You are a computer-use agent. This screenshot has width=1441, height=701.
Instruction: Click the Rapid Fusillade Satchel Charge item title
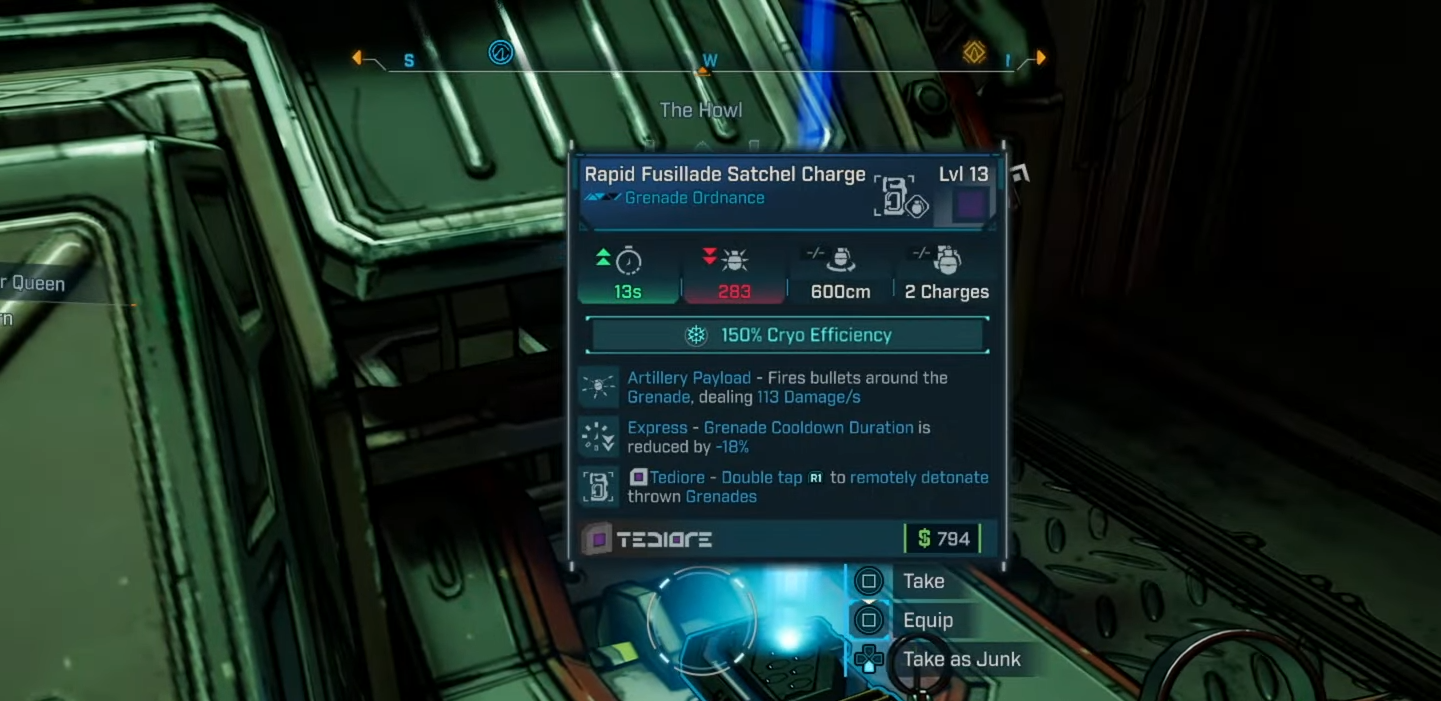pyautogui.click(x=725, y=175)
